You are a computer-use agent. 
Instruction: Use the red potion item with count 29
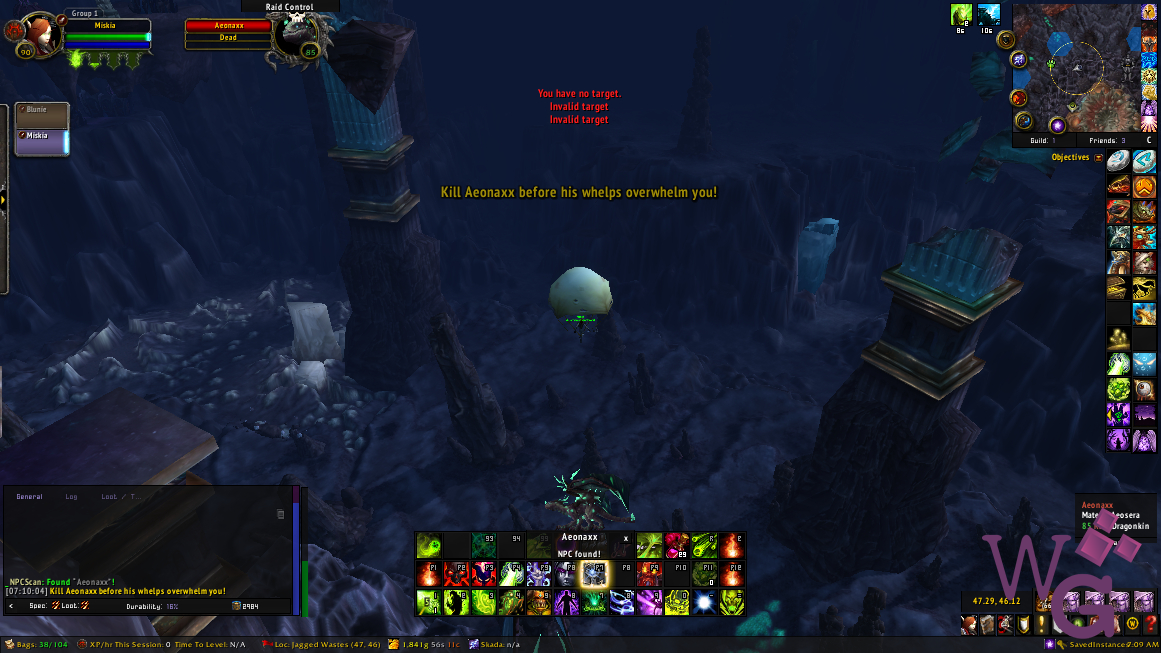[x=677, y=545]
